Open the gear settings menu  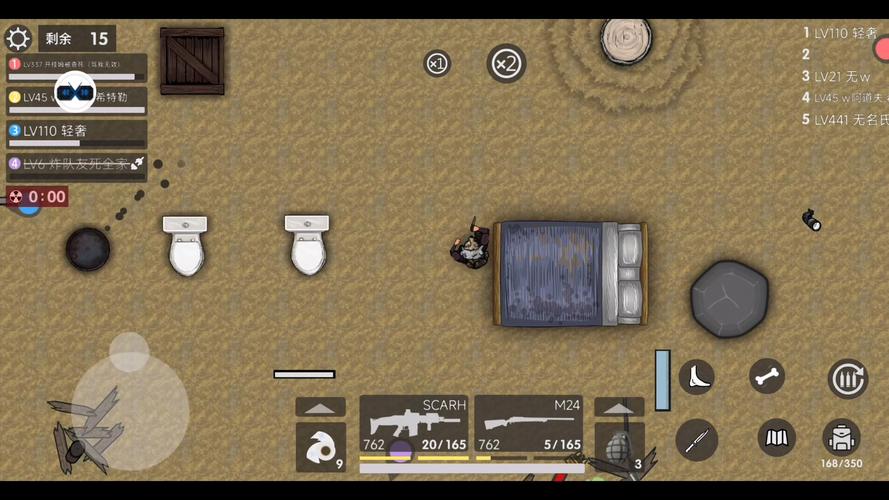click(18, 39)
